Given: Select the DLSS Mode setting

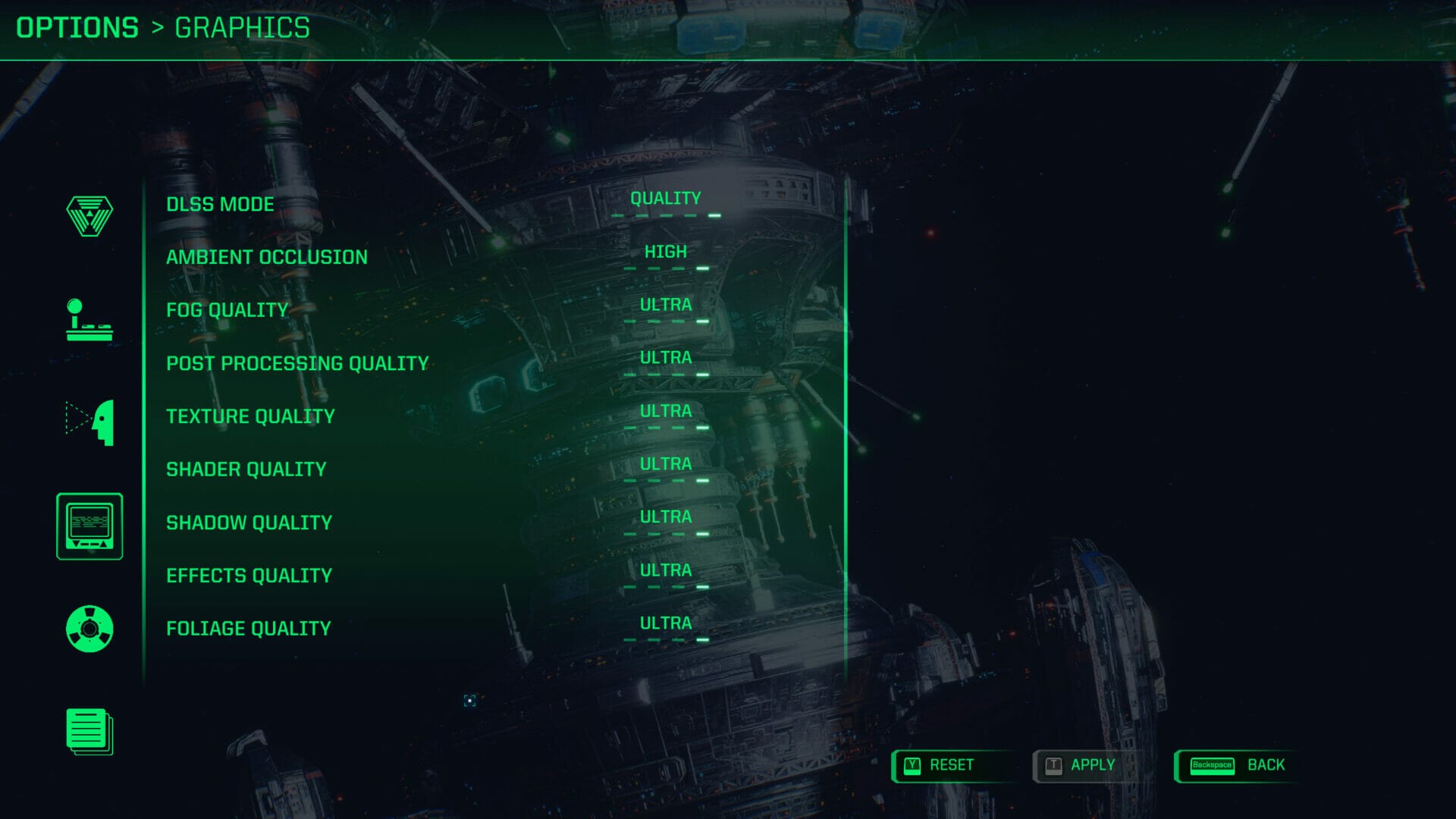Looking at the screenshot, I should tap(220, 205).
